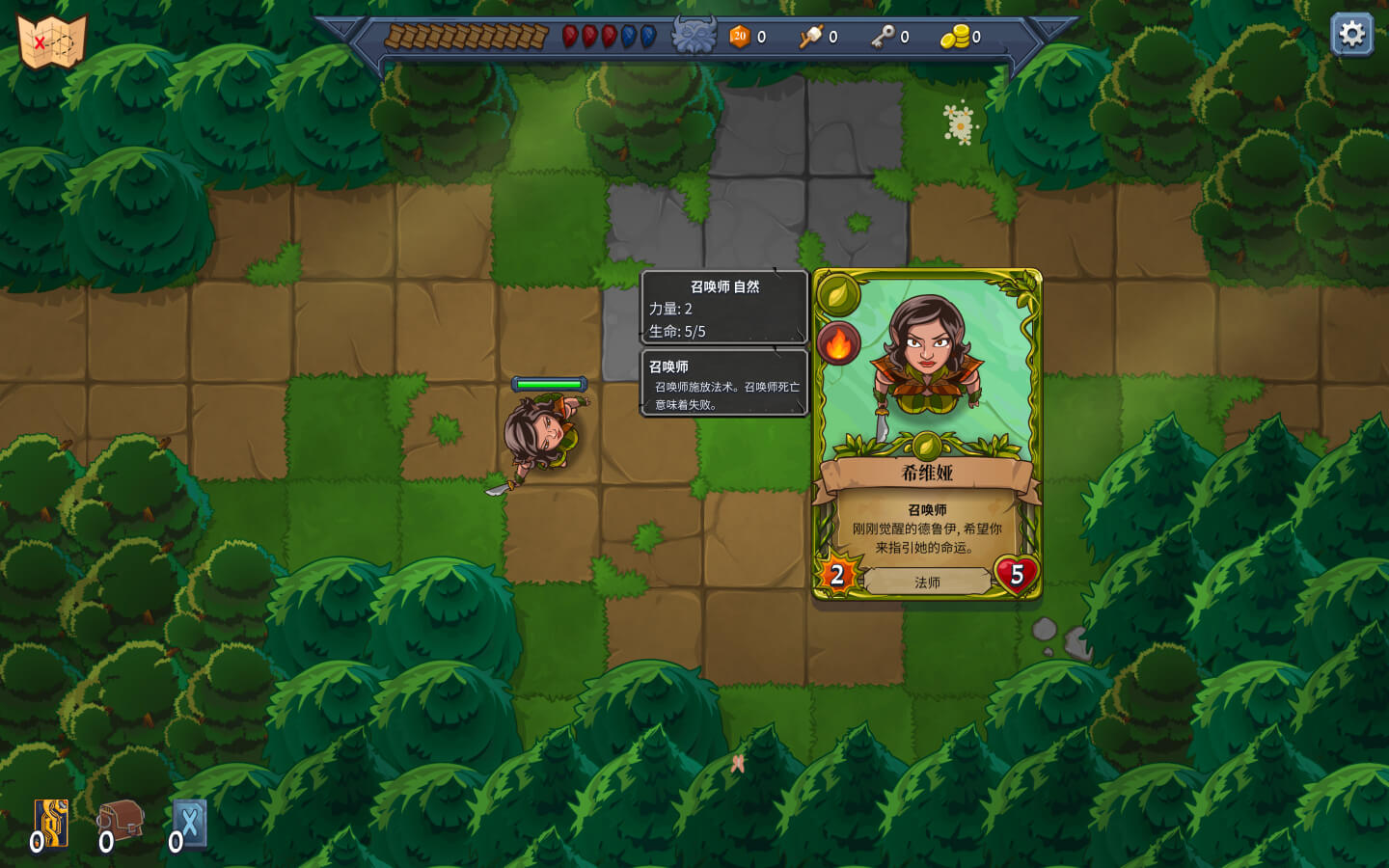Screen dimensions: 1389x868
Task: Click the nature leaf icon on card
Action: [838, 293]
